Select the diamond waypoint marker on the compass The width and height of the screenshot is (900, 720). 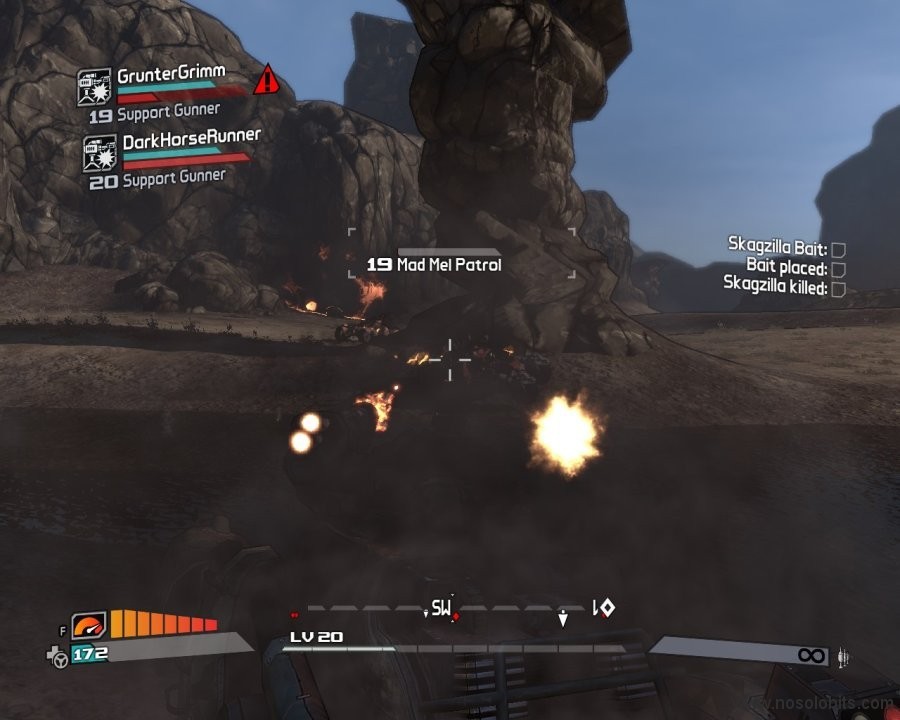point(606,607)
